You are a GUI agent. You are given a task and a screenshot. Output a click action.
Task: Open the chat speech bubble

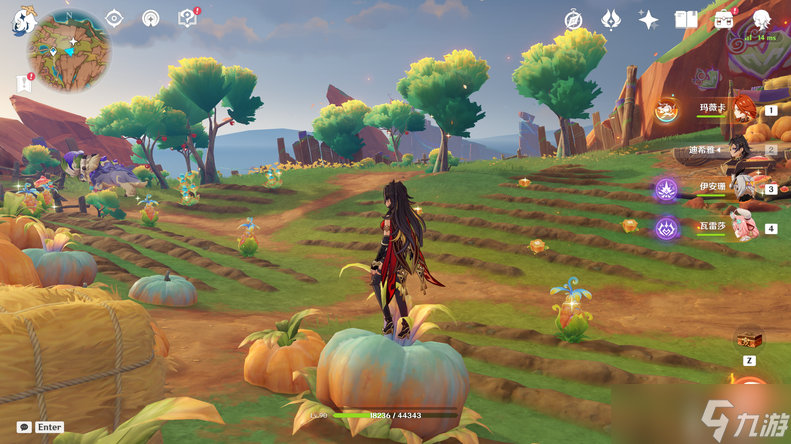pyautogui.click(x=24, y=427)
